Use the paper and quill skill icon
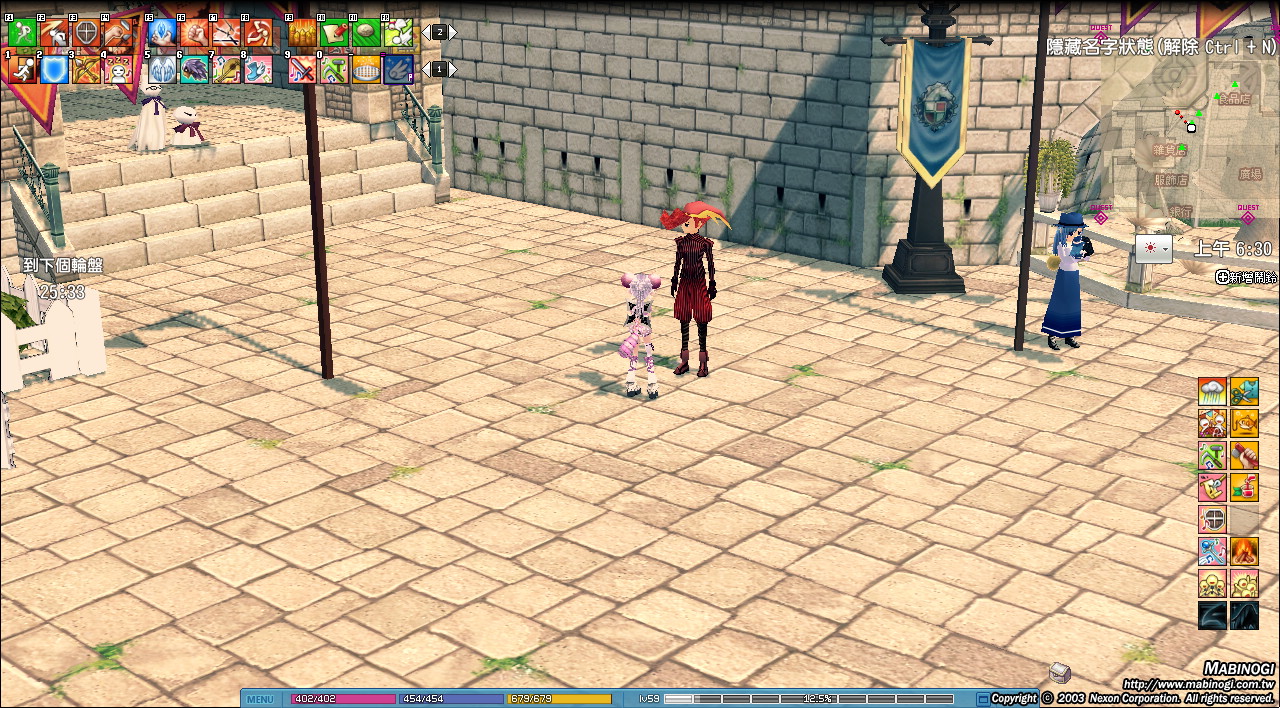This screenshot has width=1280, height=708. point(334,33)
